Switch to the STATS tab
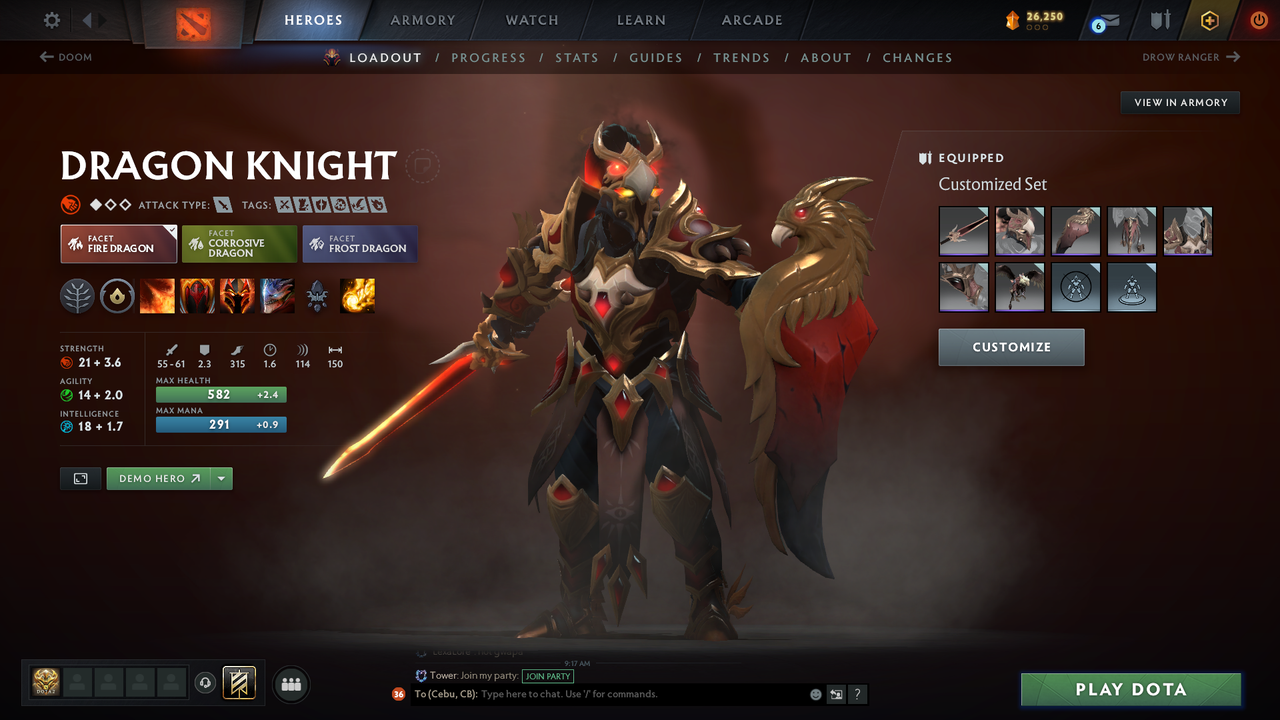 click(577, 57)
